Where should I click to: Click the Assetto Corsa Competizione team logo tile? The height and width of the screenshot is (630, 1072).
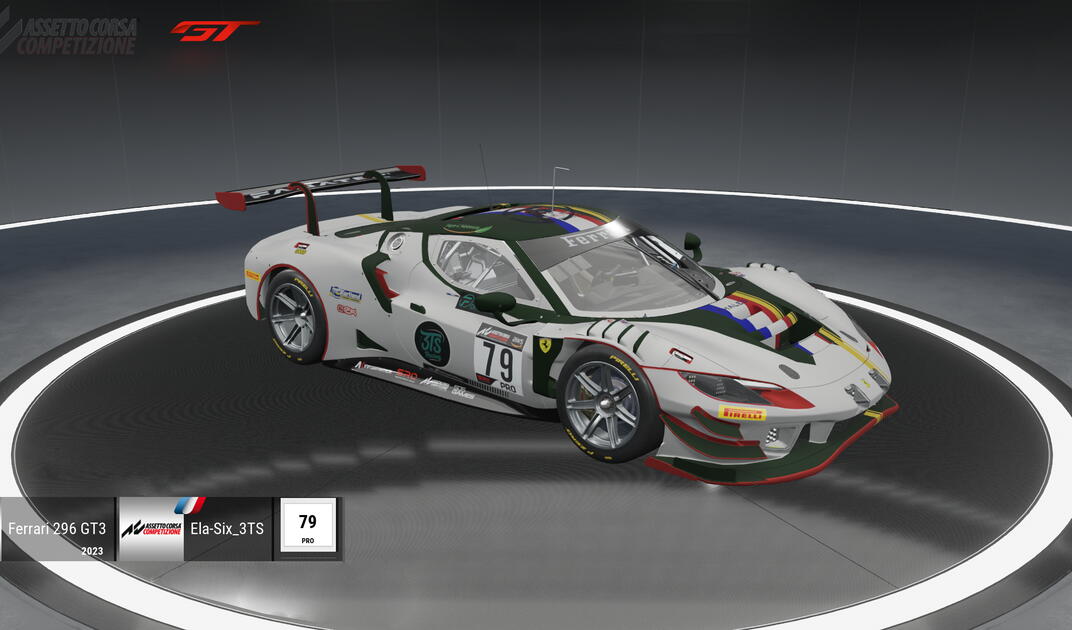point(151,528)
